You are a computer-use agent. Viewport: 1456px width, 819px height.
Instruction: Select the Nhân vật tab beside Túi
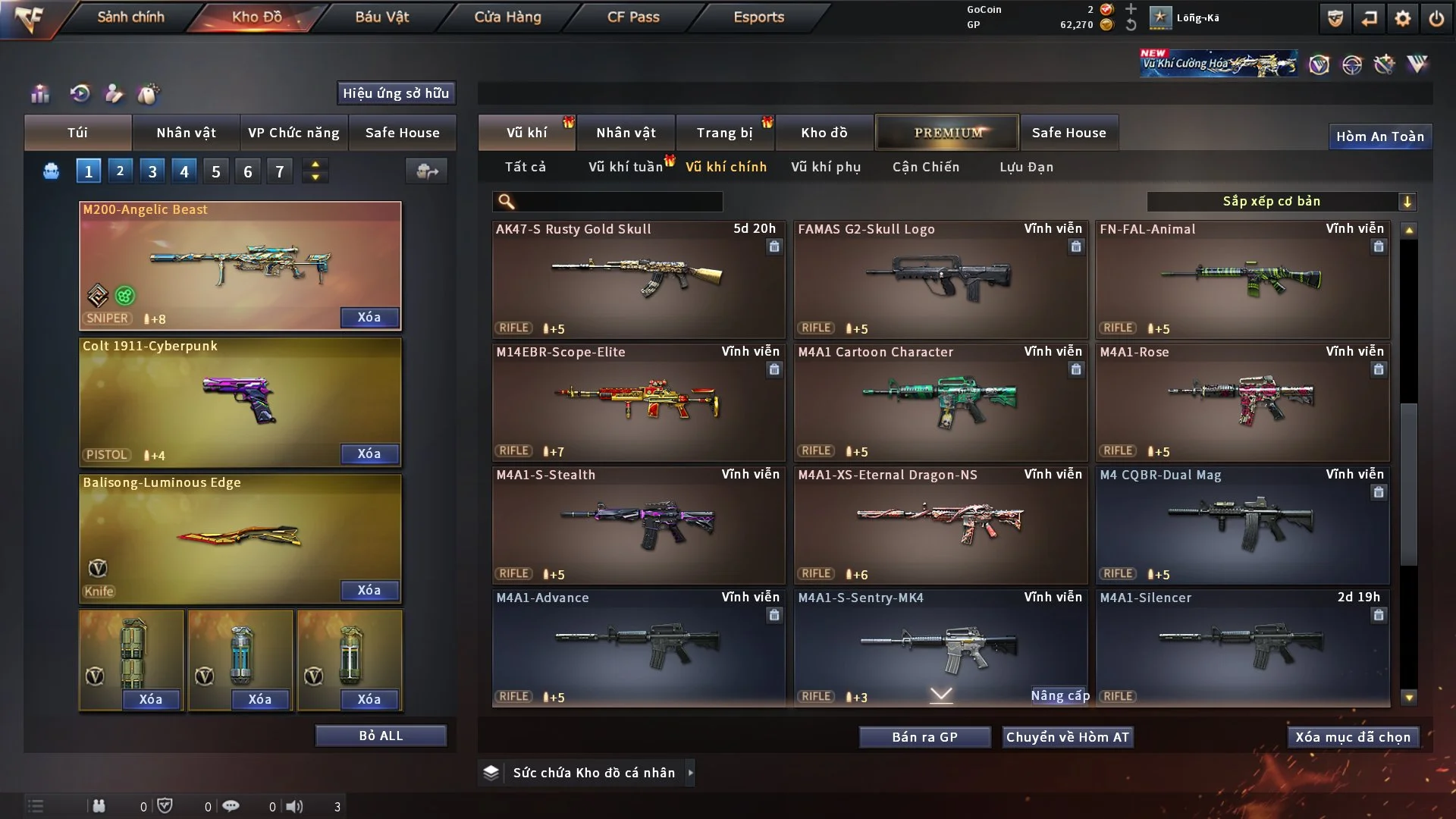pyautogui.click(x=186, y=133)
